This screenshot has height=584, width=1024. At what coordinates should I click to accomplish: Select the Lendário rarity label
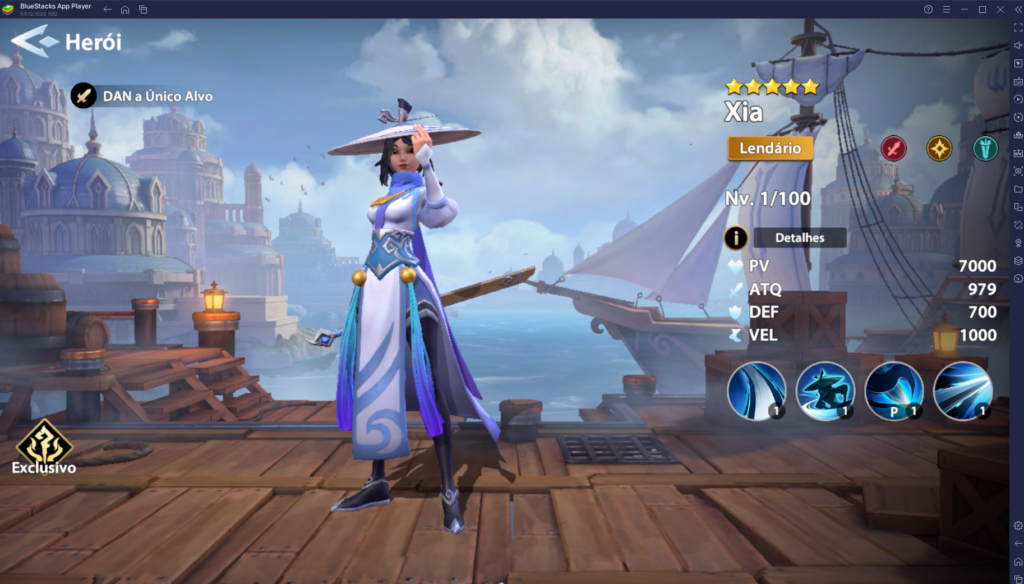(x=770, y=148)
